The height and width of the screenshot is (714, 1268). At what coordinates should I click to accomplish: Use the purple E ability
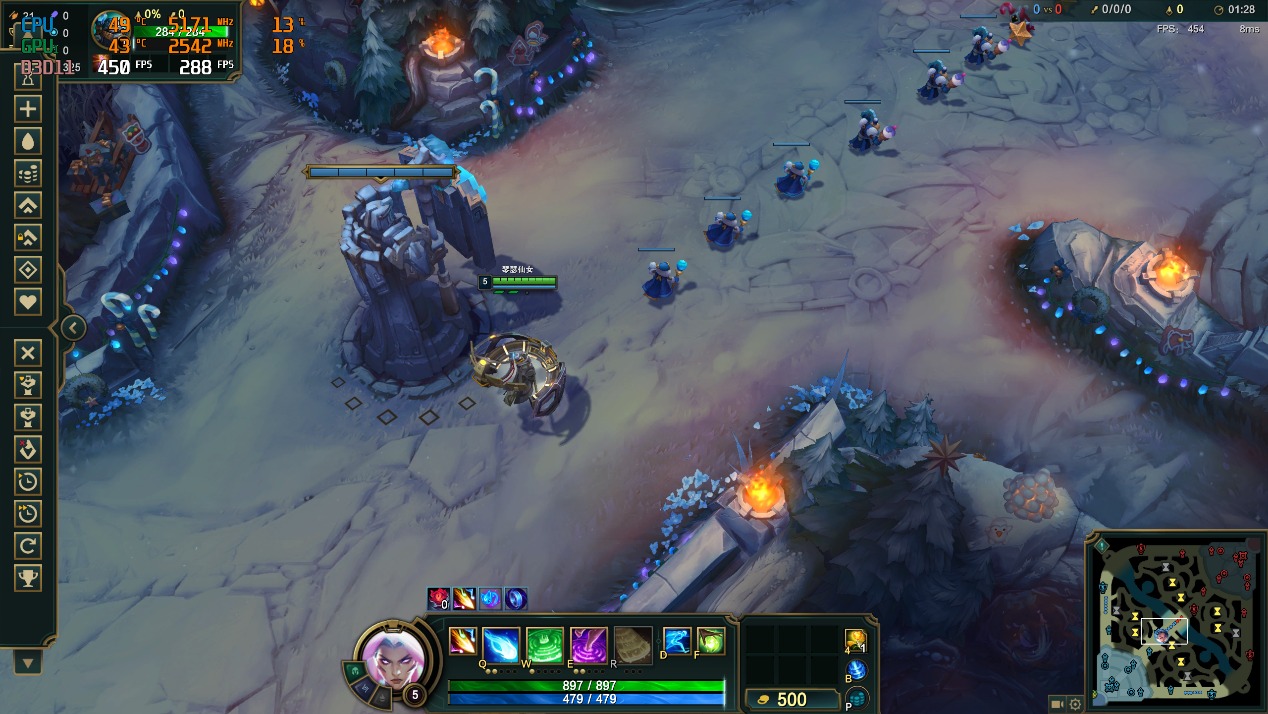point(589,644)
